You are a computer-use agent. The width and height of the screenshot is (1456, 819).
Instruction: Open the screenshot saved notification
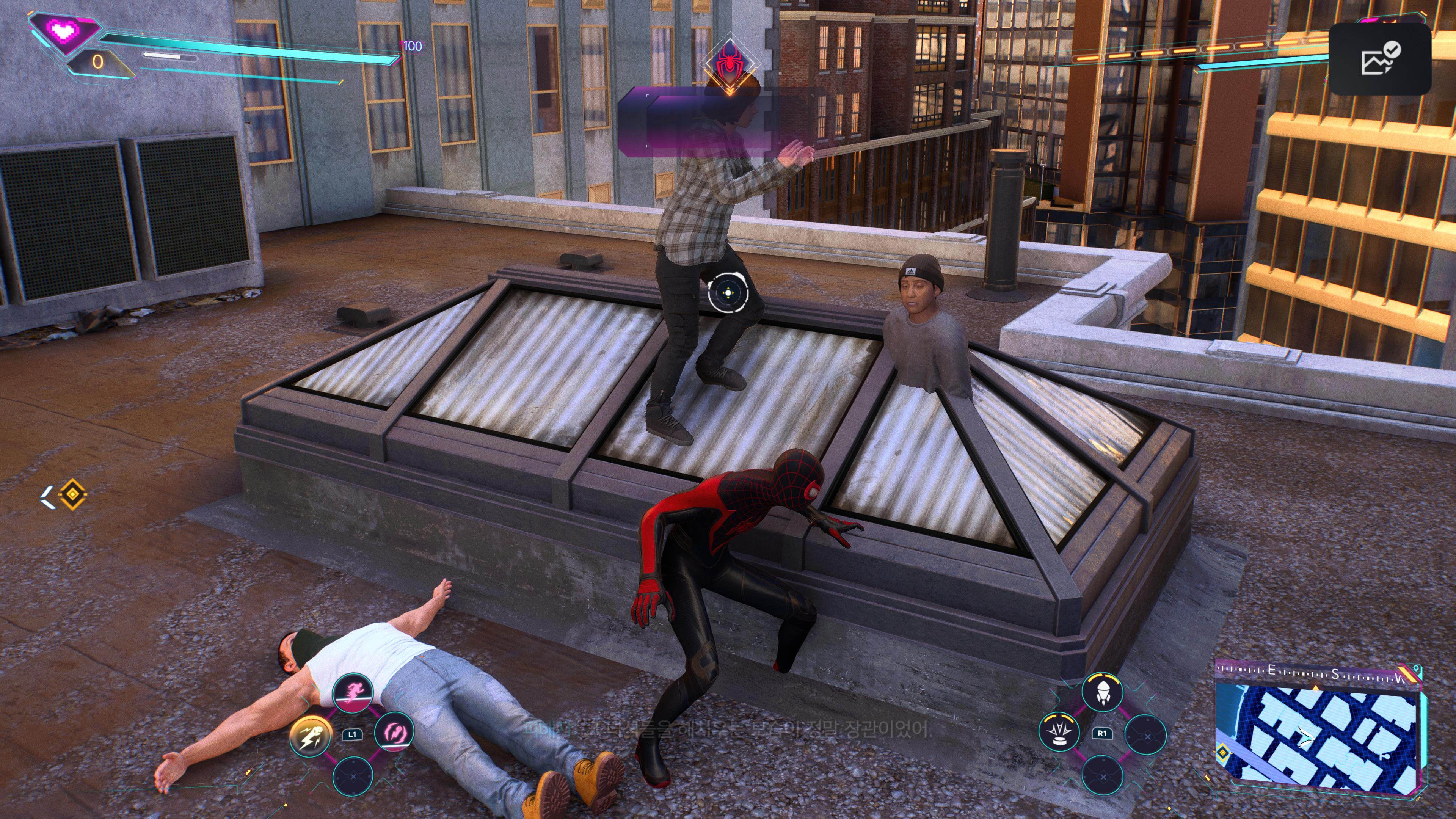[1380, 59]
